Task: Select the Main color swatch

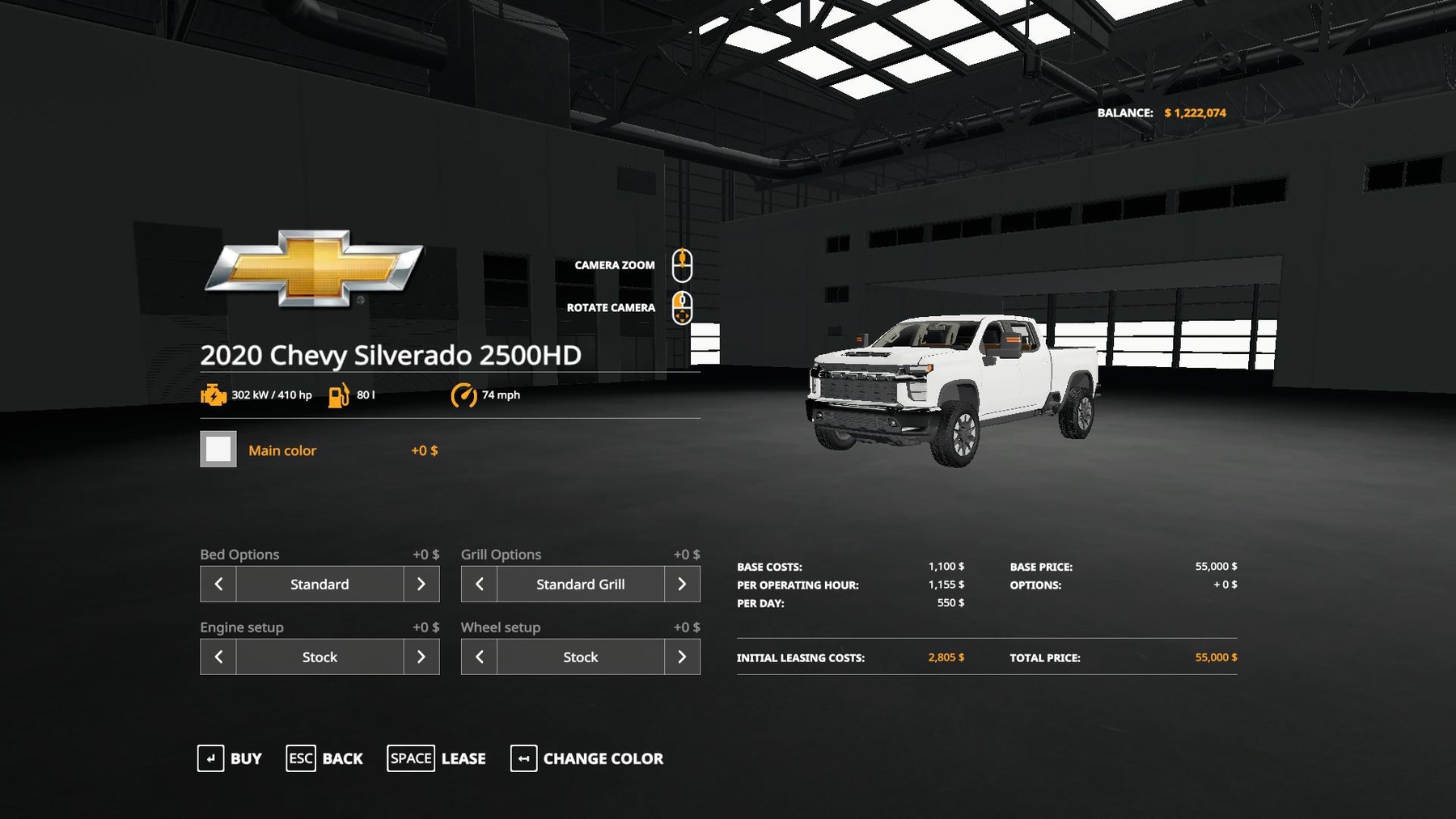Action: (218, 450)
